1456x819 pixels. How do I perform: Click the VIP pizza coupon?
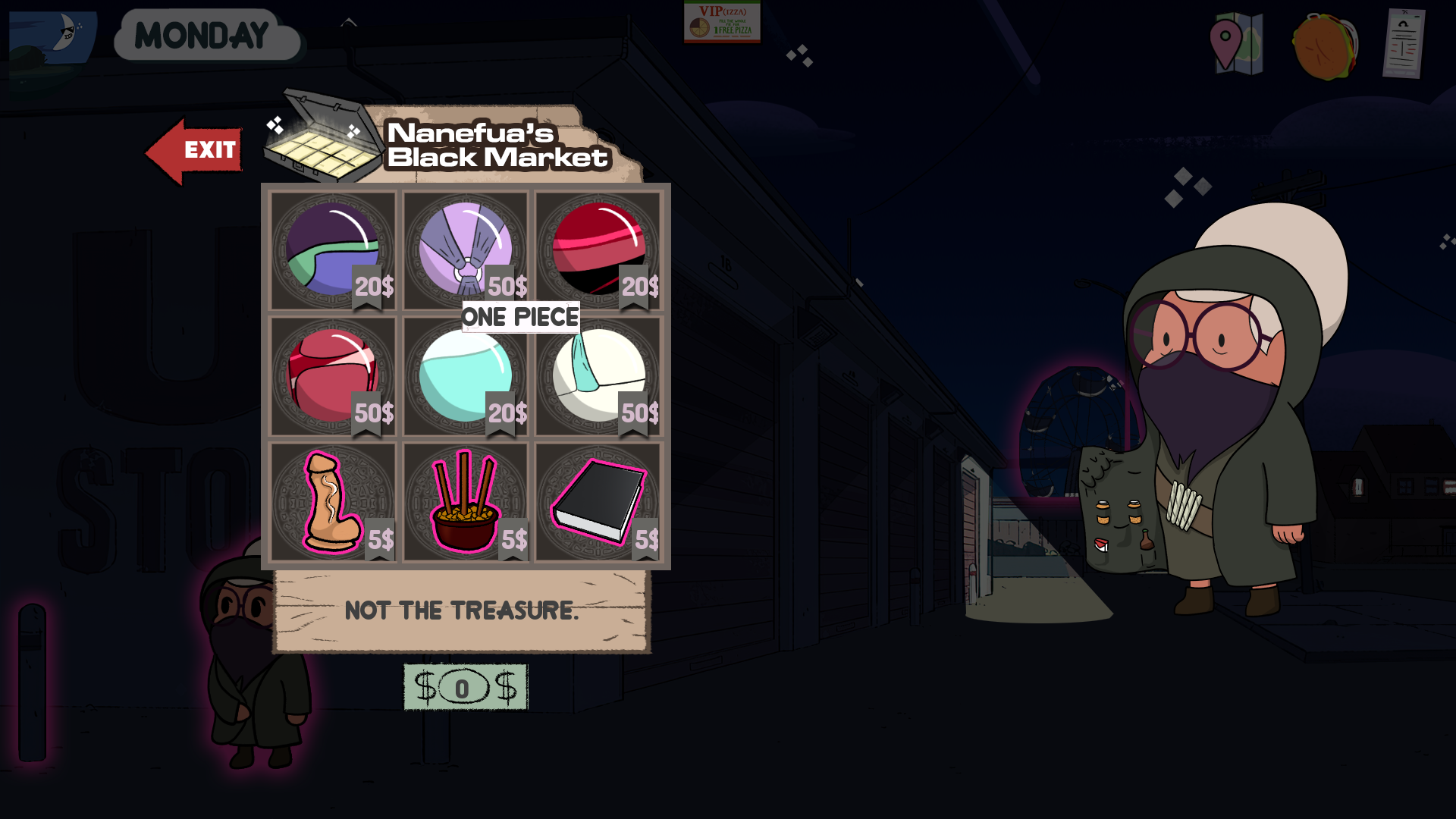(x=722, y=22)
